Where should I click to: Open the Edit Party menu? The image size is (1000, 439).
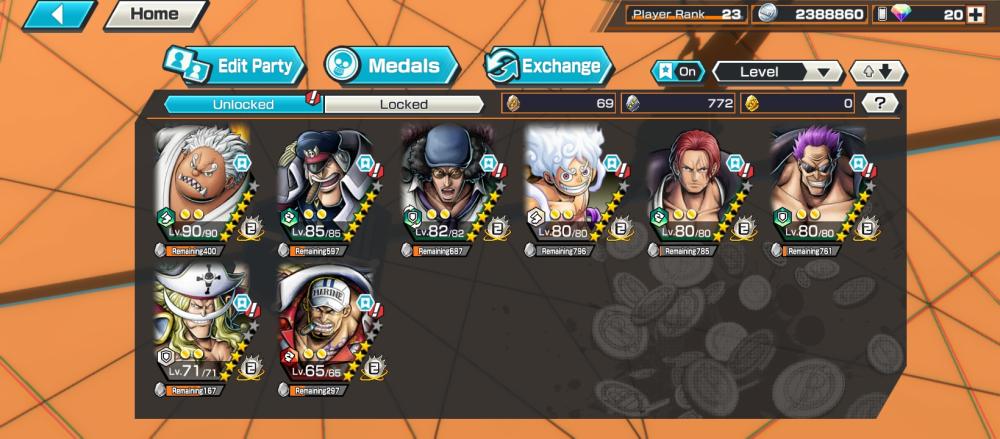[232, 66]
